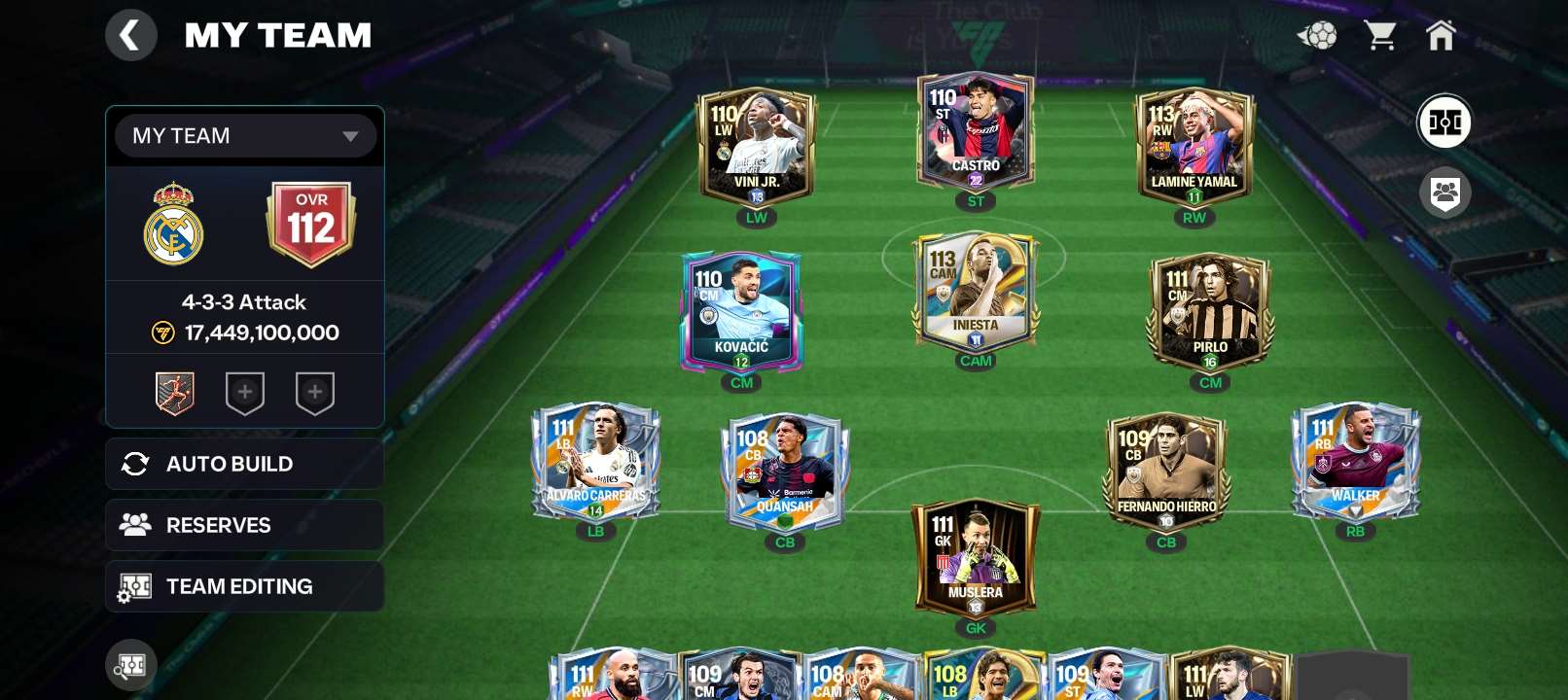The image size is (1568, 700).
Task: Add a perk in the second empty plus slot
Action: [x=315, y=392]
